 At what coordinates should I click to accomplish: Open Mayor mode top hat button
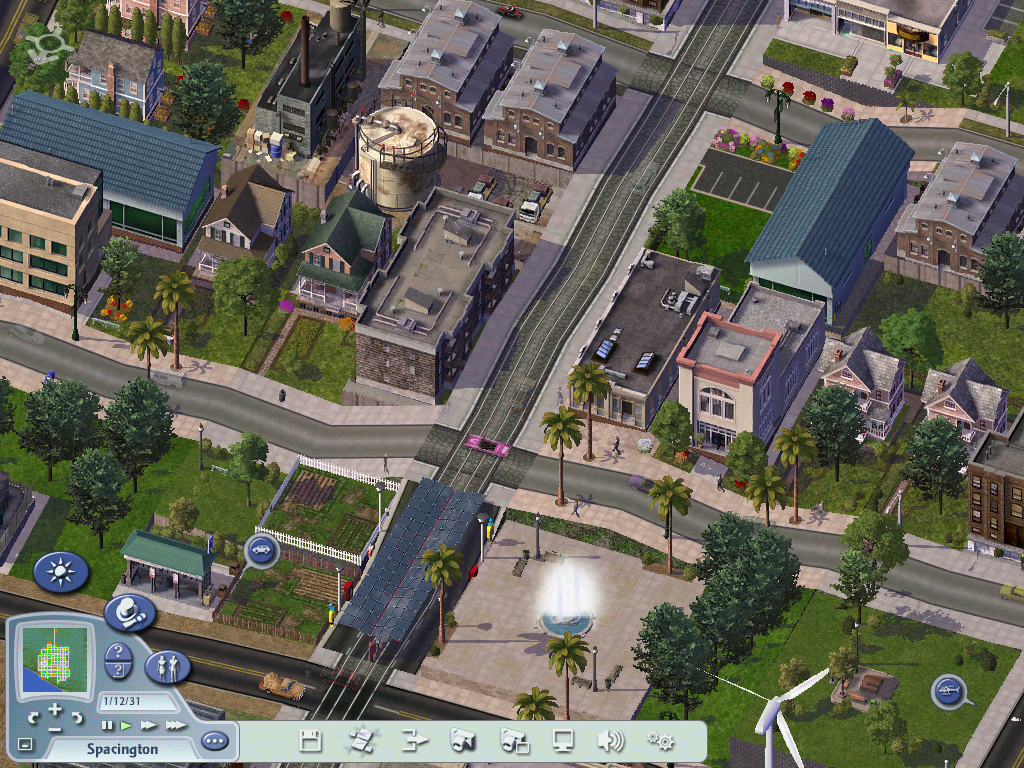point(129,612)
